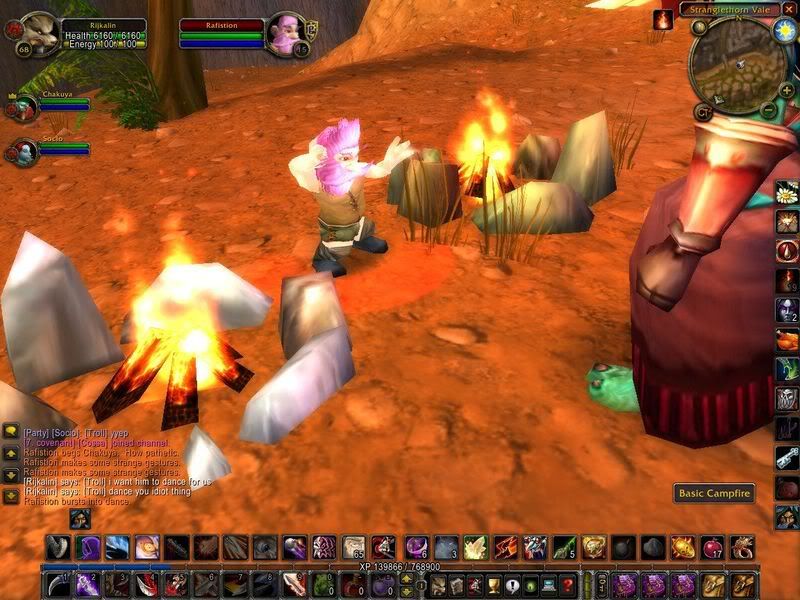800x600 pixels.
Task: Close the minimap with the X button
Action: point(788,10)
